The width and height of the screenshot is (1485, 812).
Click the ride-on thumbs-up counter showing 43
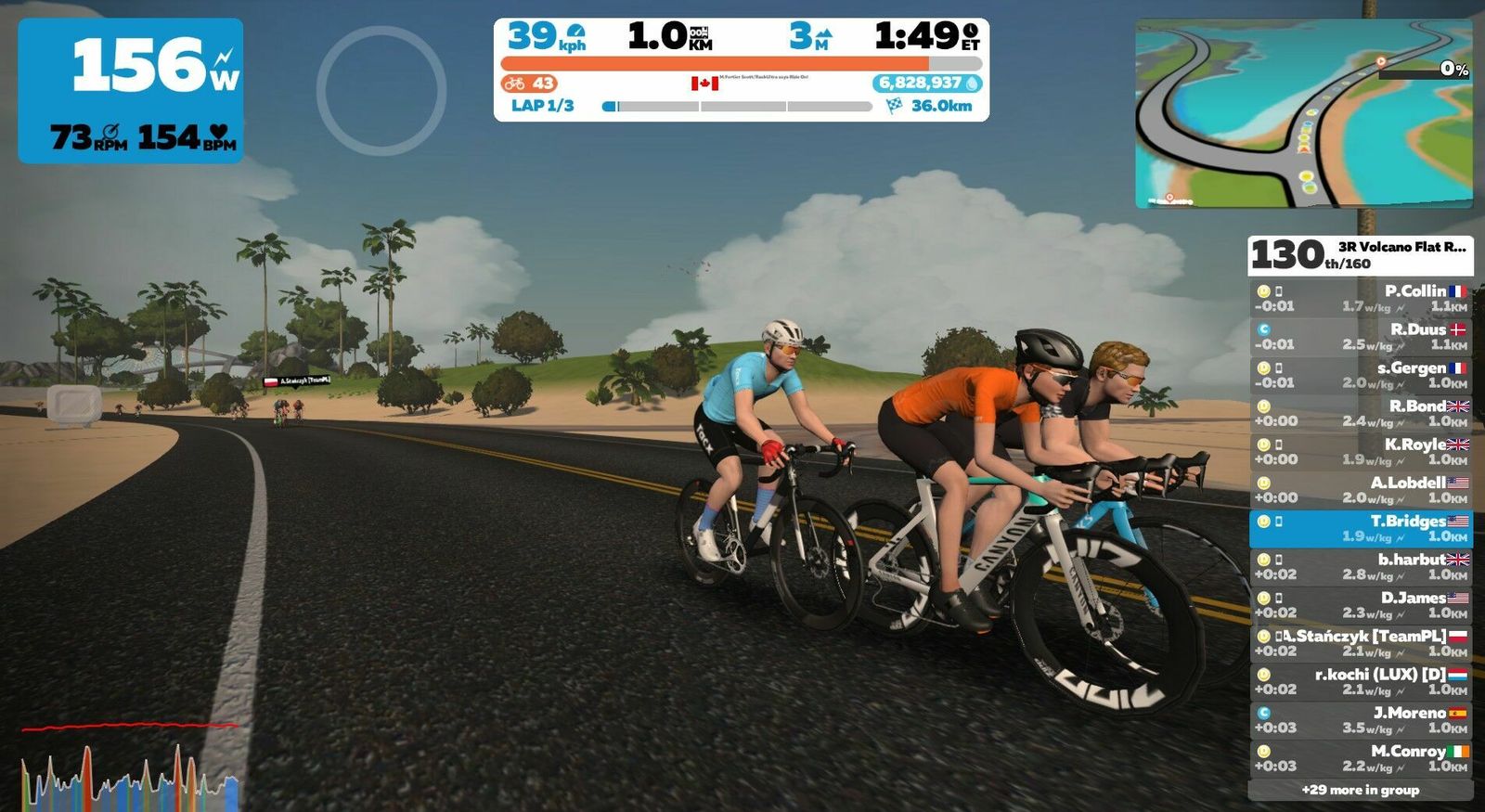click(529, 84)
